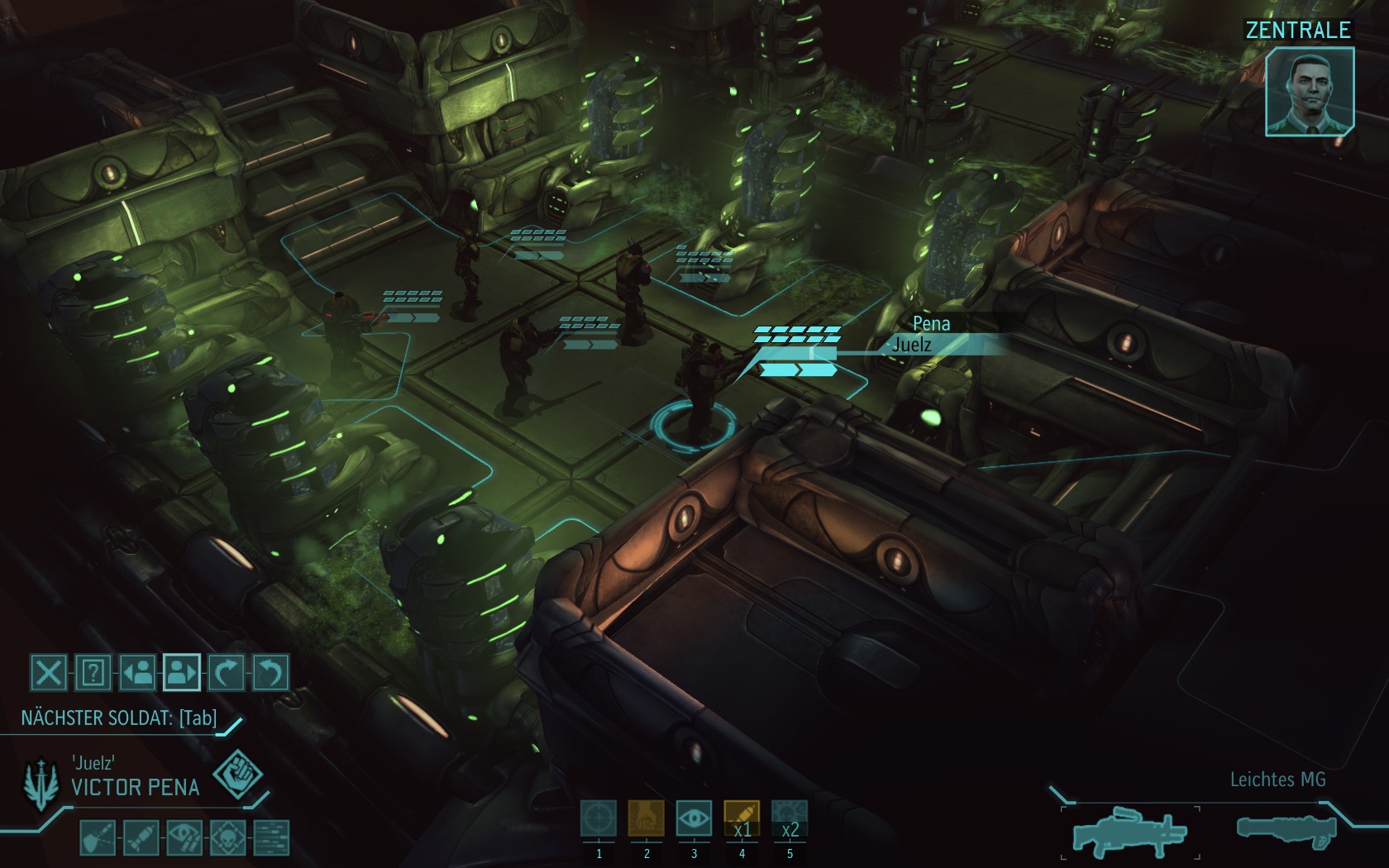Viewport: 1389px width, 868px height.
Task: Click the X end-turn button
Action: pos(49,672)
